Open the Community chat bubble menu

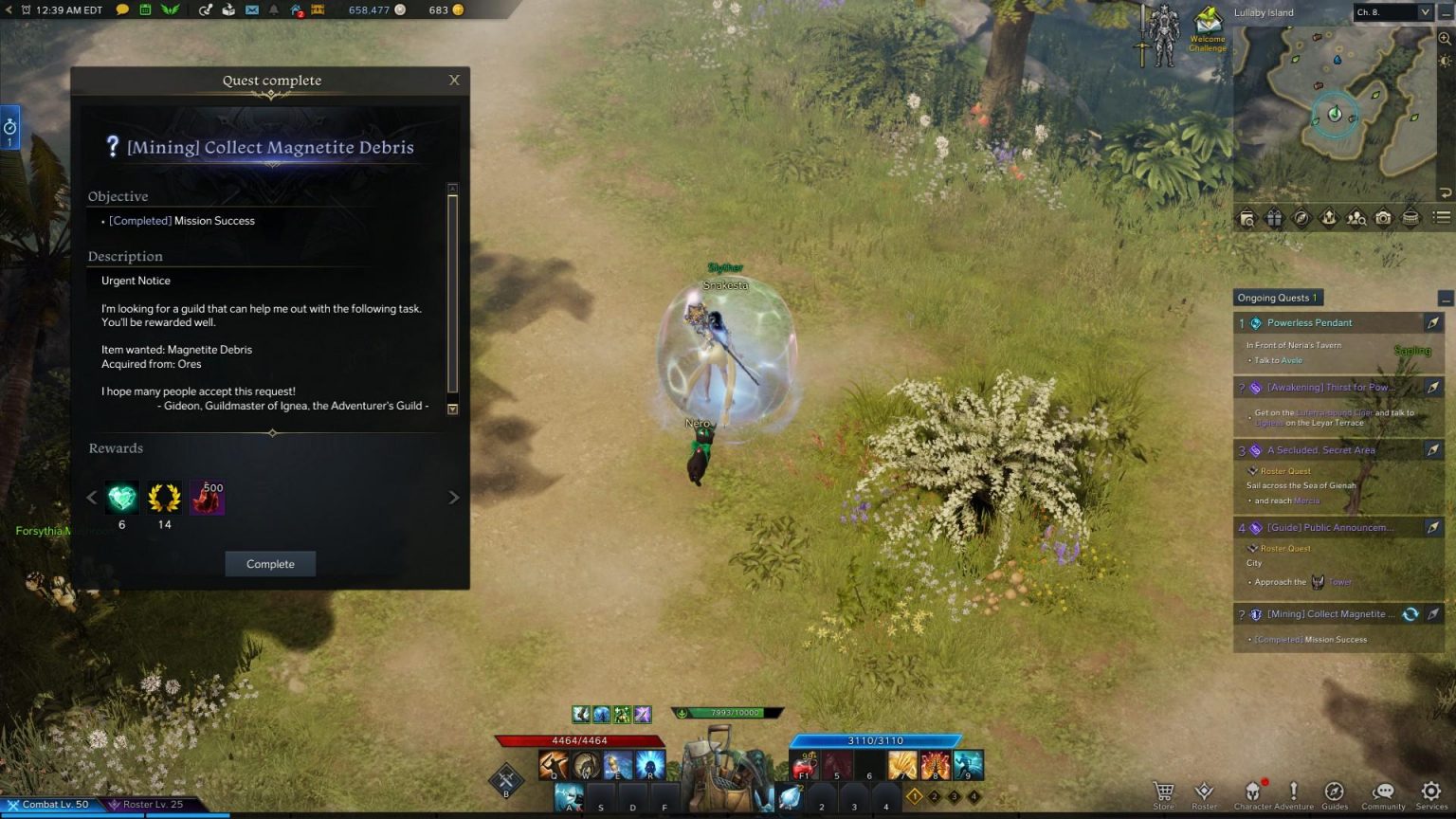[1383, 792]
